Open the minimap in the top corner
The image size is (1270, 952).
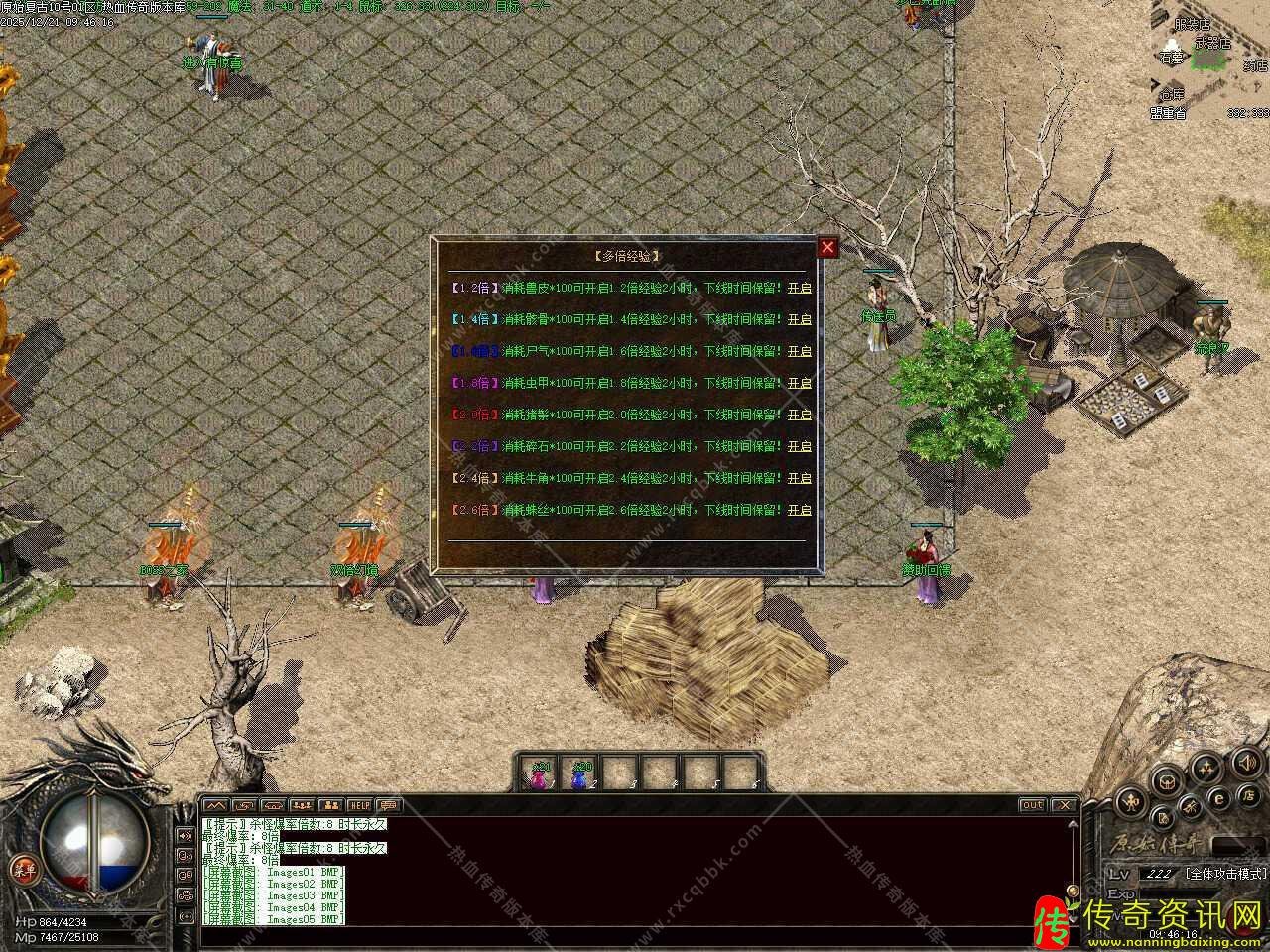coord(1210,59)
